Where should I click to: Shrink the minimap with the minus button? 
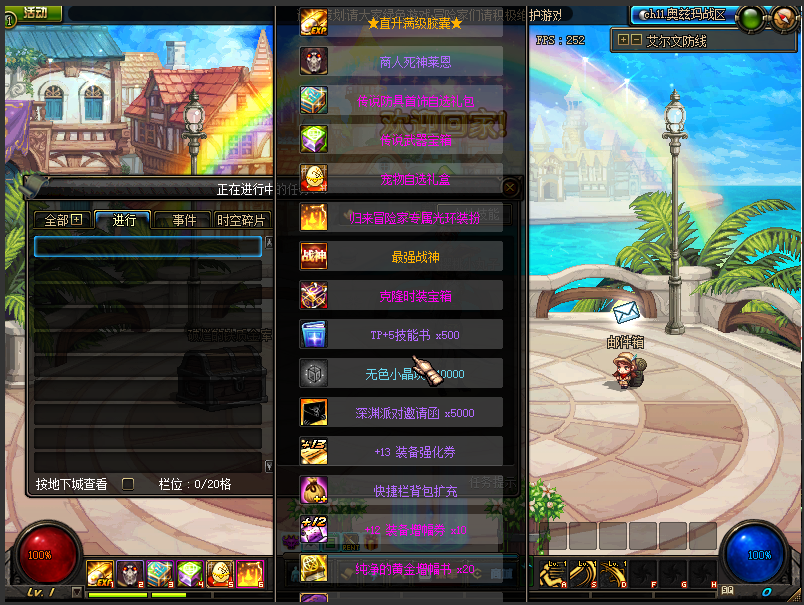[636, 41]
